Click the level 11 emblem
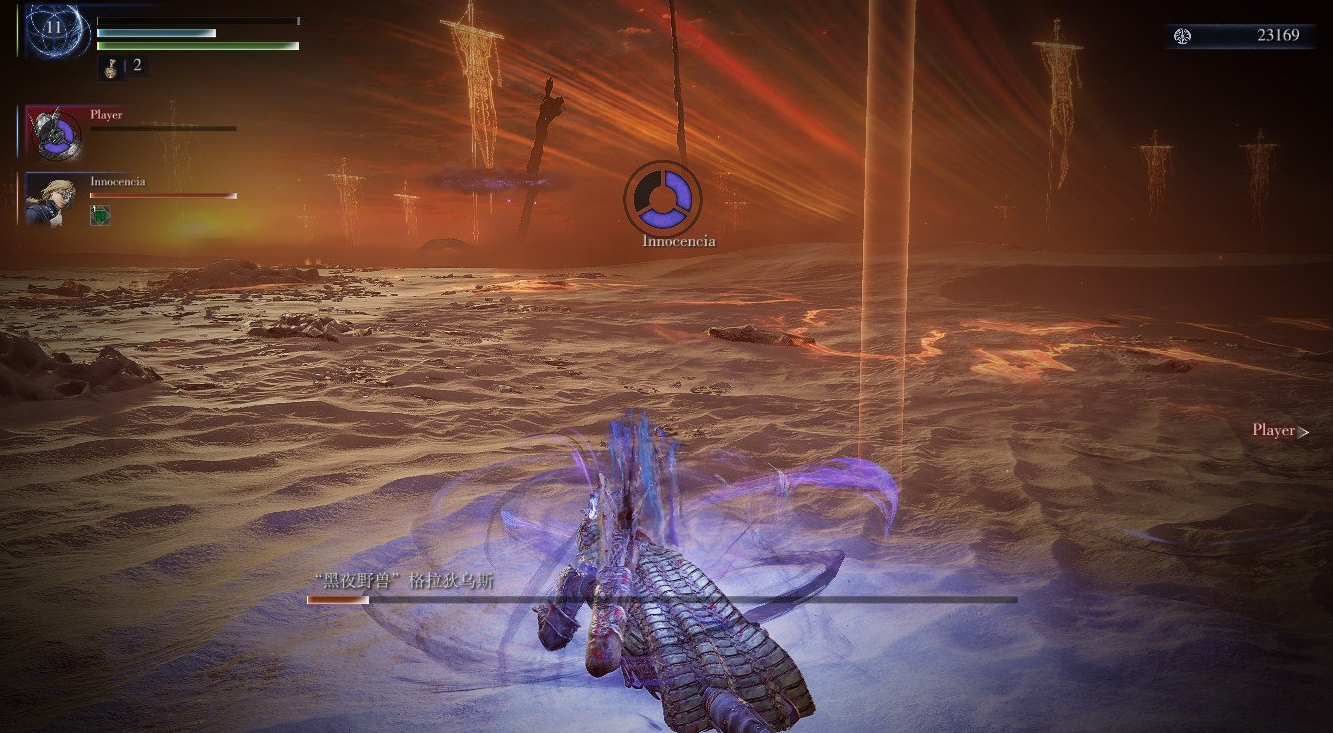 pos(53,29)
